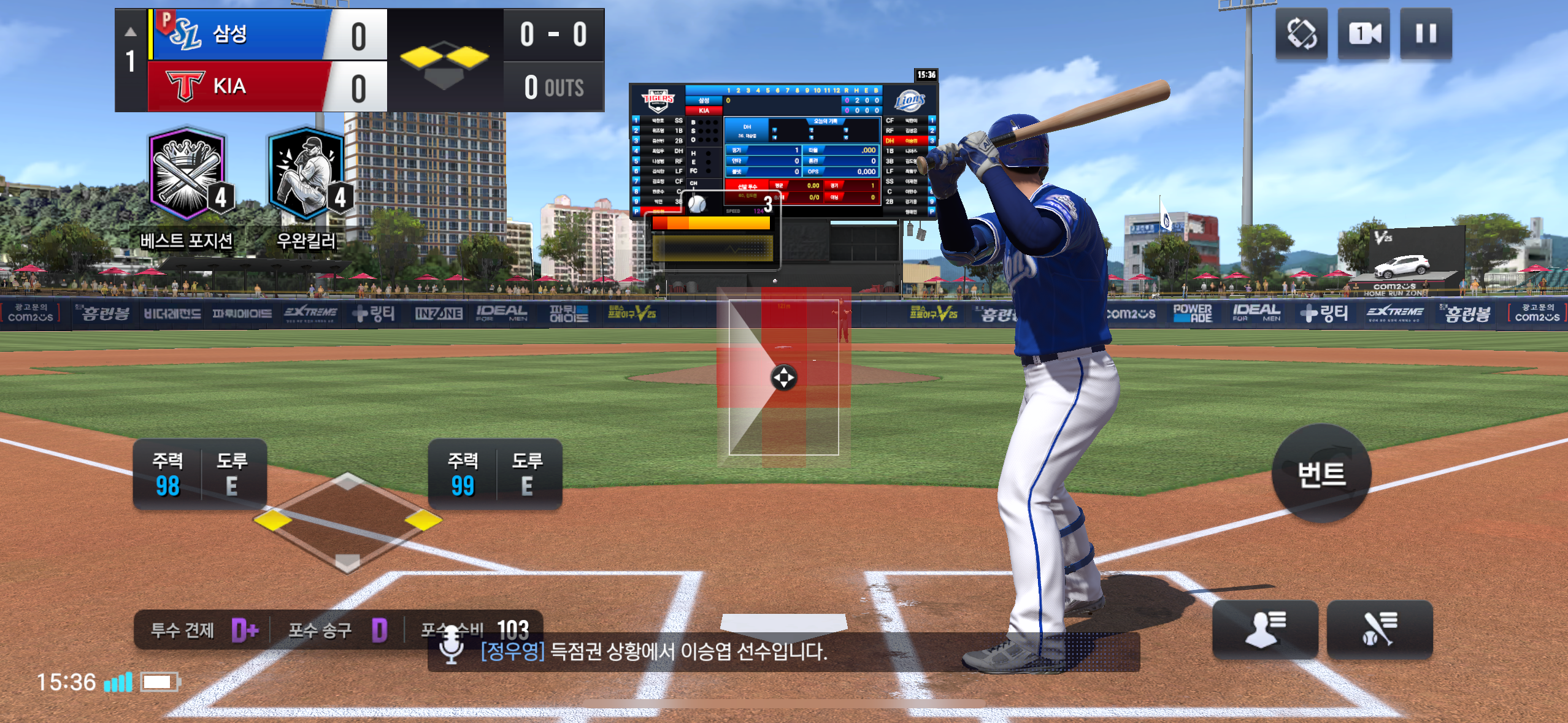Select the 우완킬러 skill badge
The image size is (1568, 723).
[x=307, y=175]
